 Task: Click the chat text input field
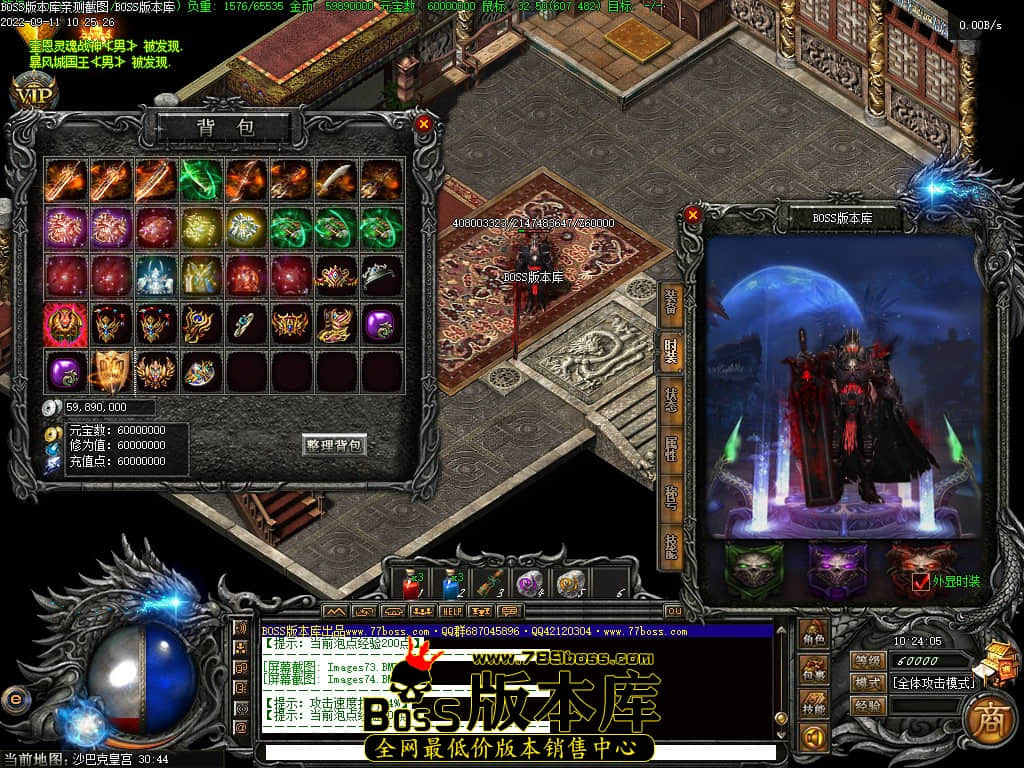pos(515,751)
